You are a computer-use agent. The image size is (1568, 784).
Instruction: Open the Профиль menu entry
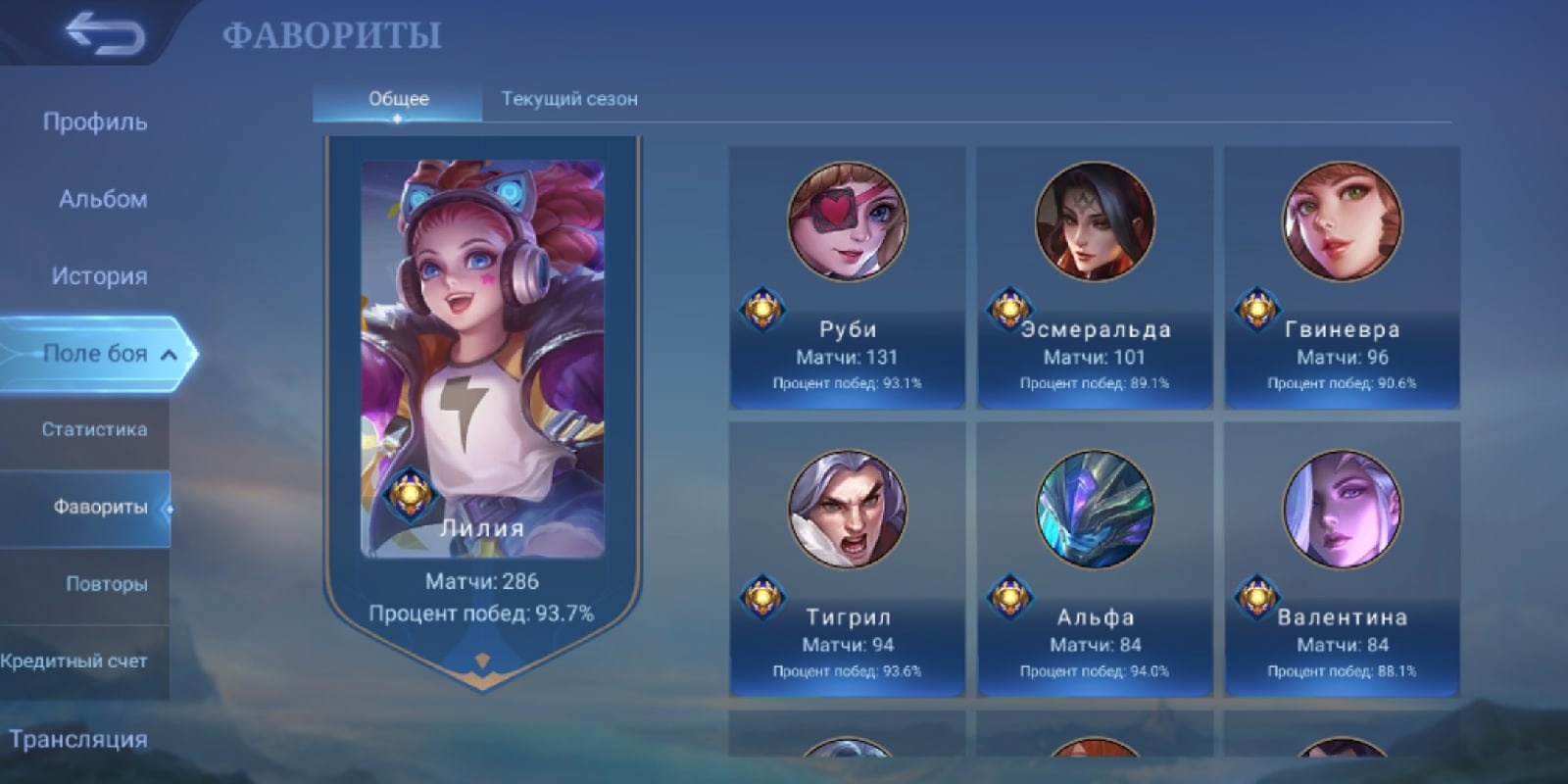(95, 122)
